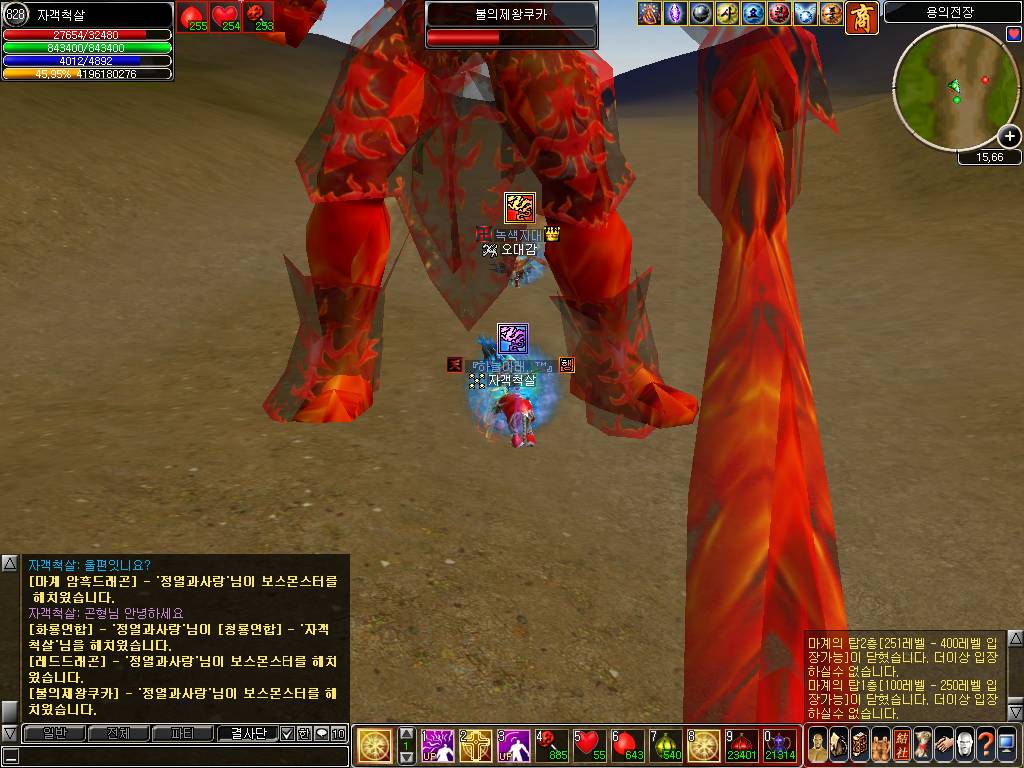The width and height of the screenshot is (1024, 768).
Task: Select the 불의제왕쿠카 boss target frame
Action: click(x=511, y=25)
